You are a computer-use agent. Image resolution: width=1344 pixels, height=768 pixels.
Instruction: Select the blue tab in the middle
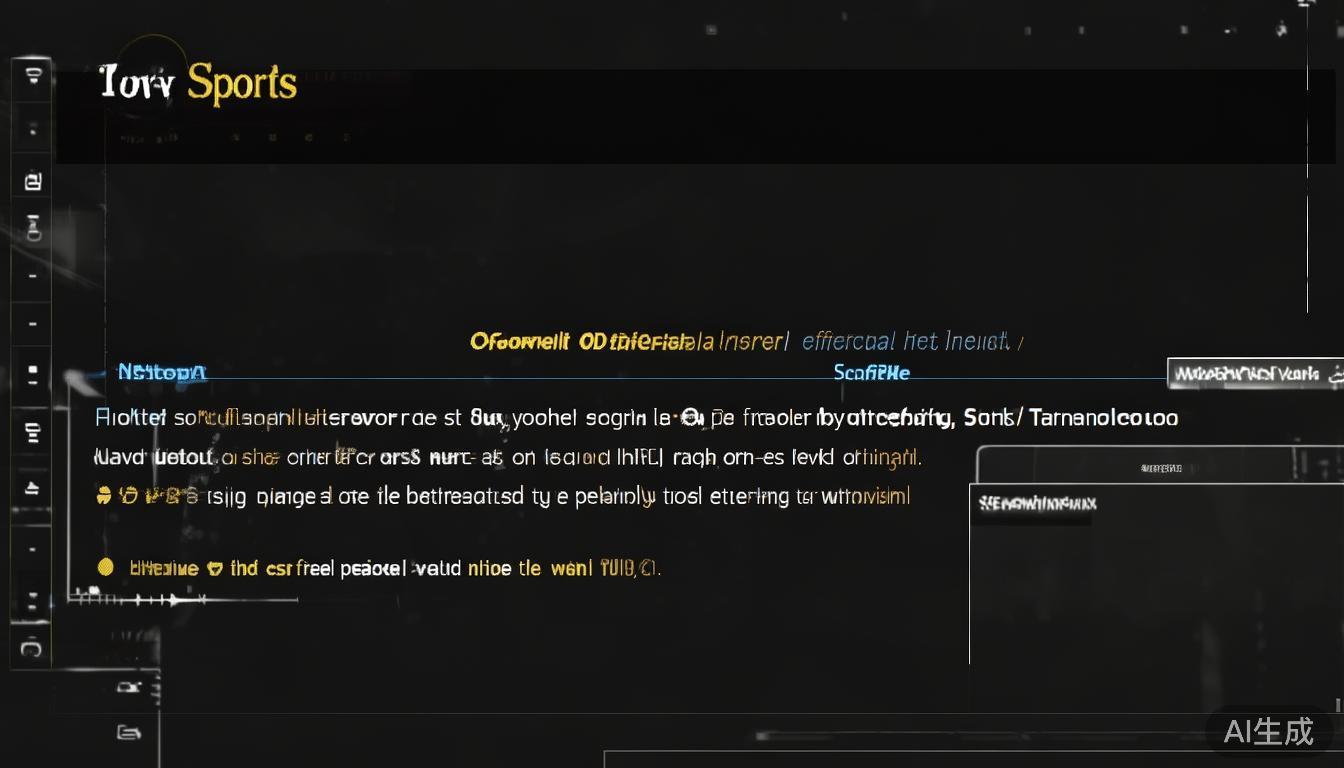(x=871, y=372)
